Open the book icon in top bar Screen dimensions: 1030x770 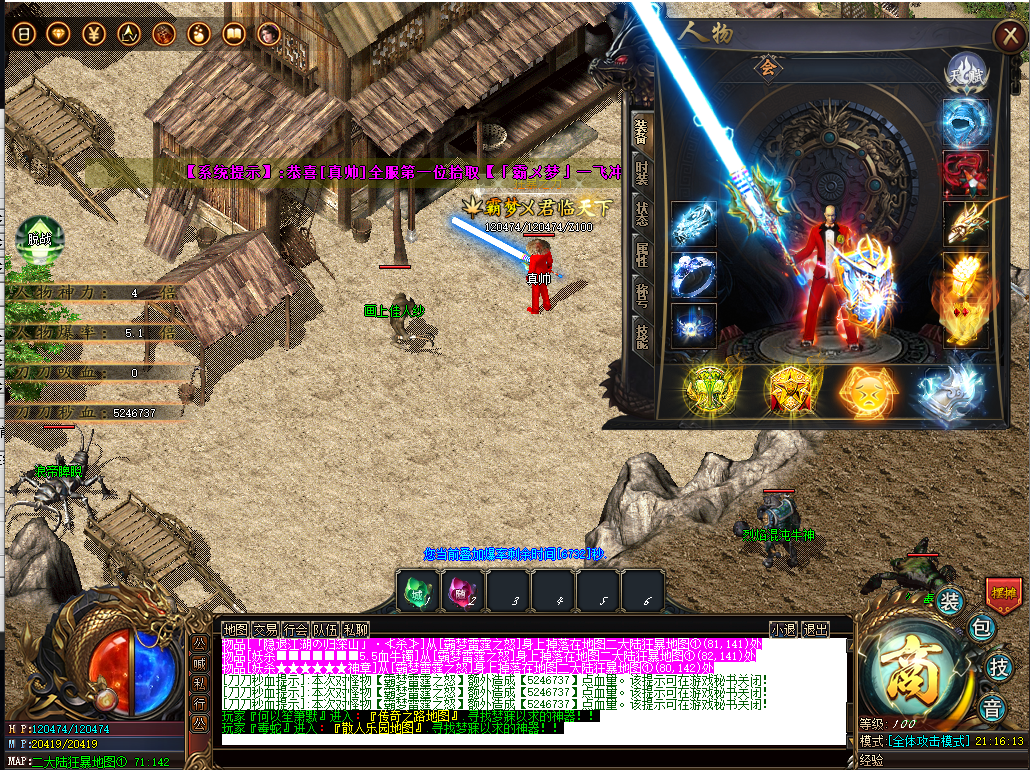(233, 34)
